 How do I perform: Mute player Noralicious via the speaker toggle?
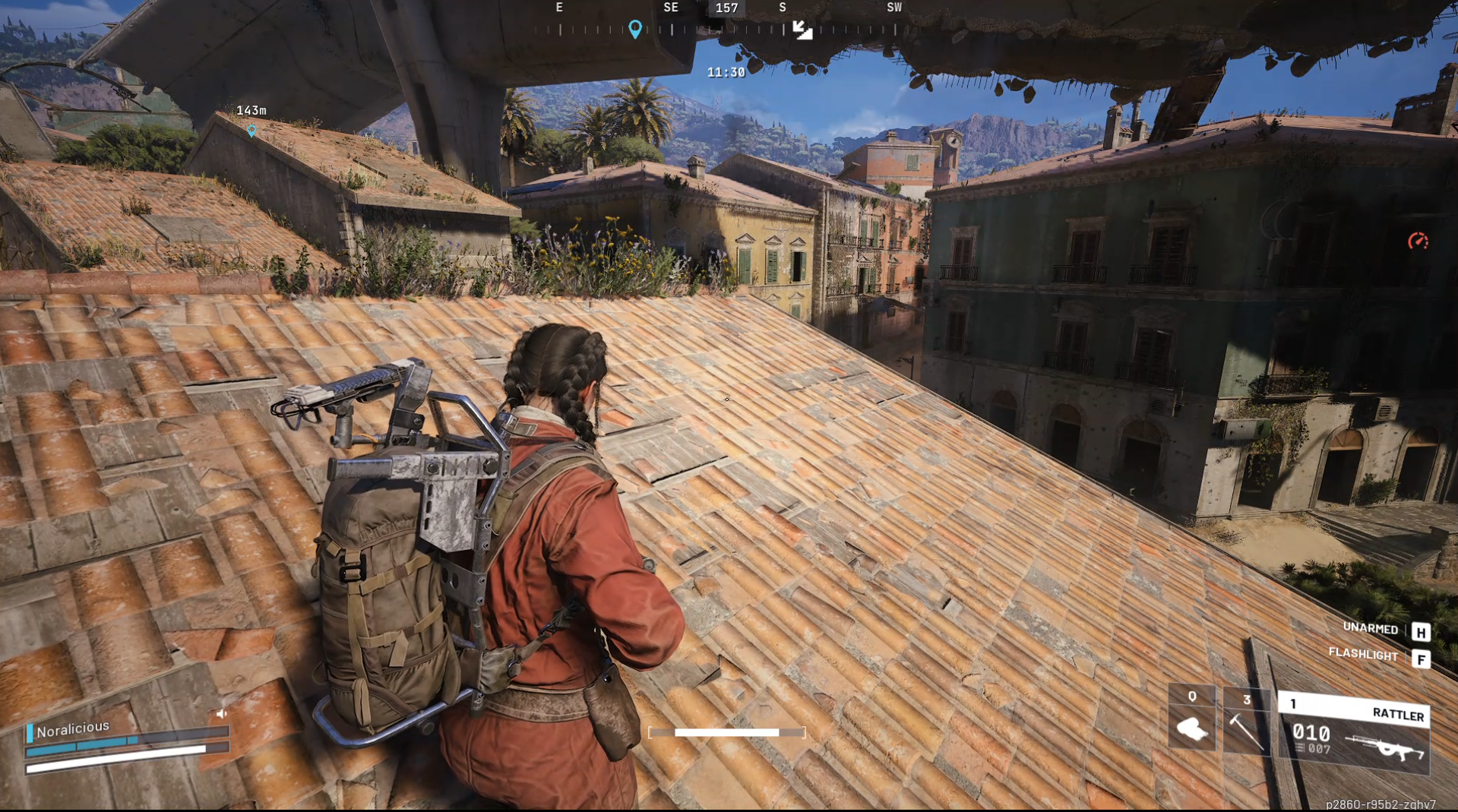coord(222,715)
